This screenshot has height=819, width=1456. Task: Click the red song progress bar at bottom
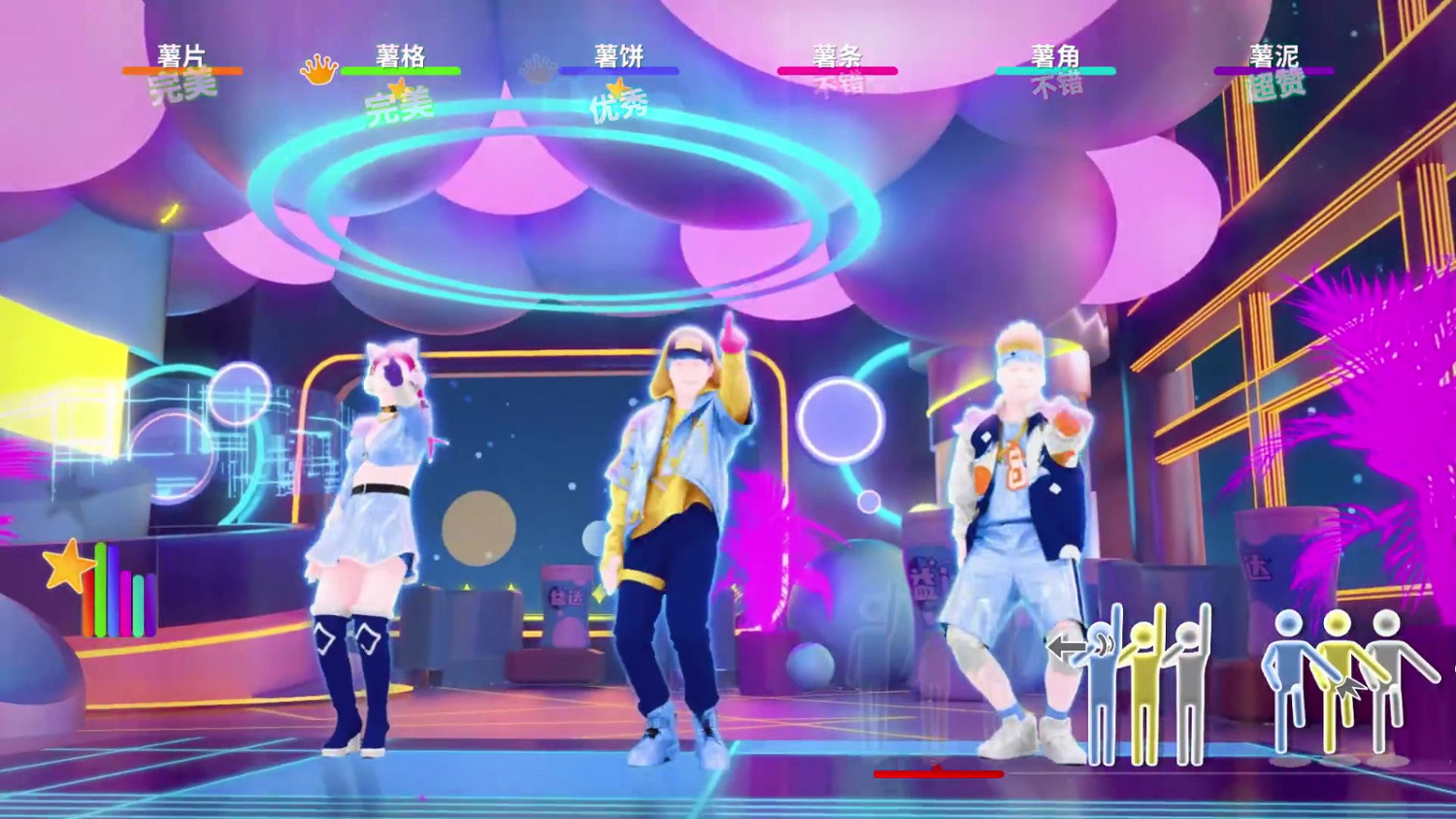[x=939, y=774]
